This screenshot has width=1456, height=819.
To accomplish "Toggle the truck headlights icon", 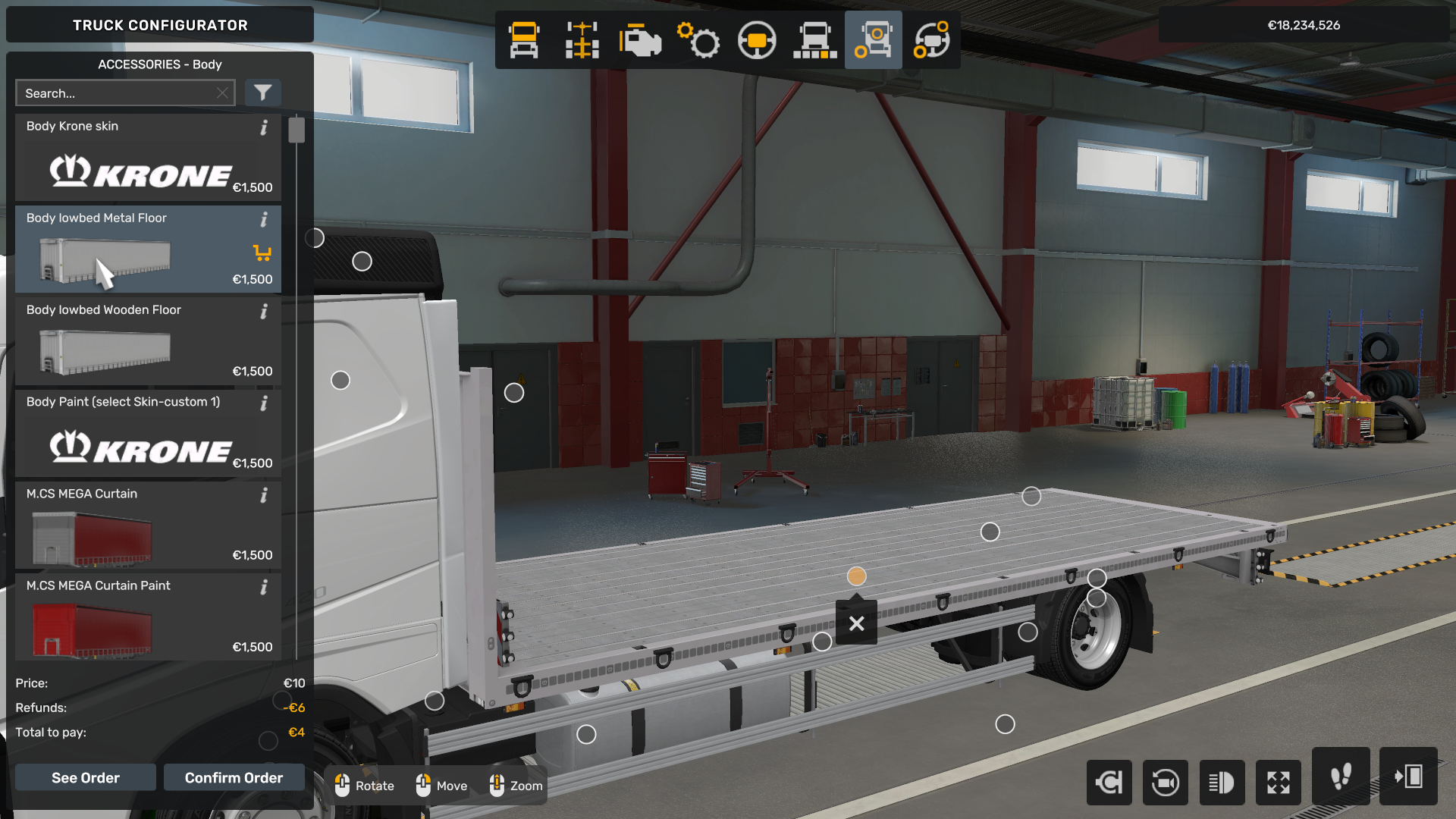I will point(1222,782).
